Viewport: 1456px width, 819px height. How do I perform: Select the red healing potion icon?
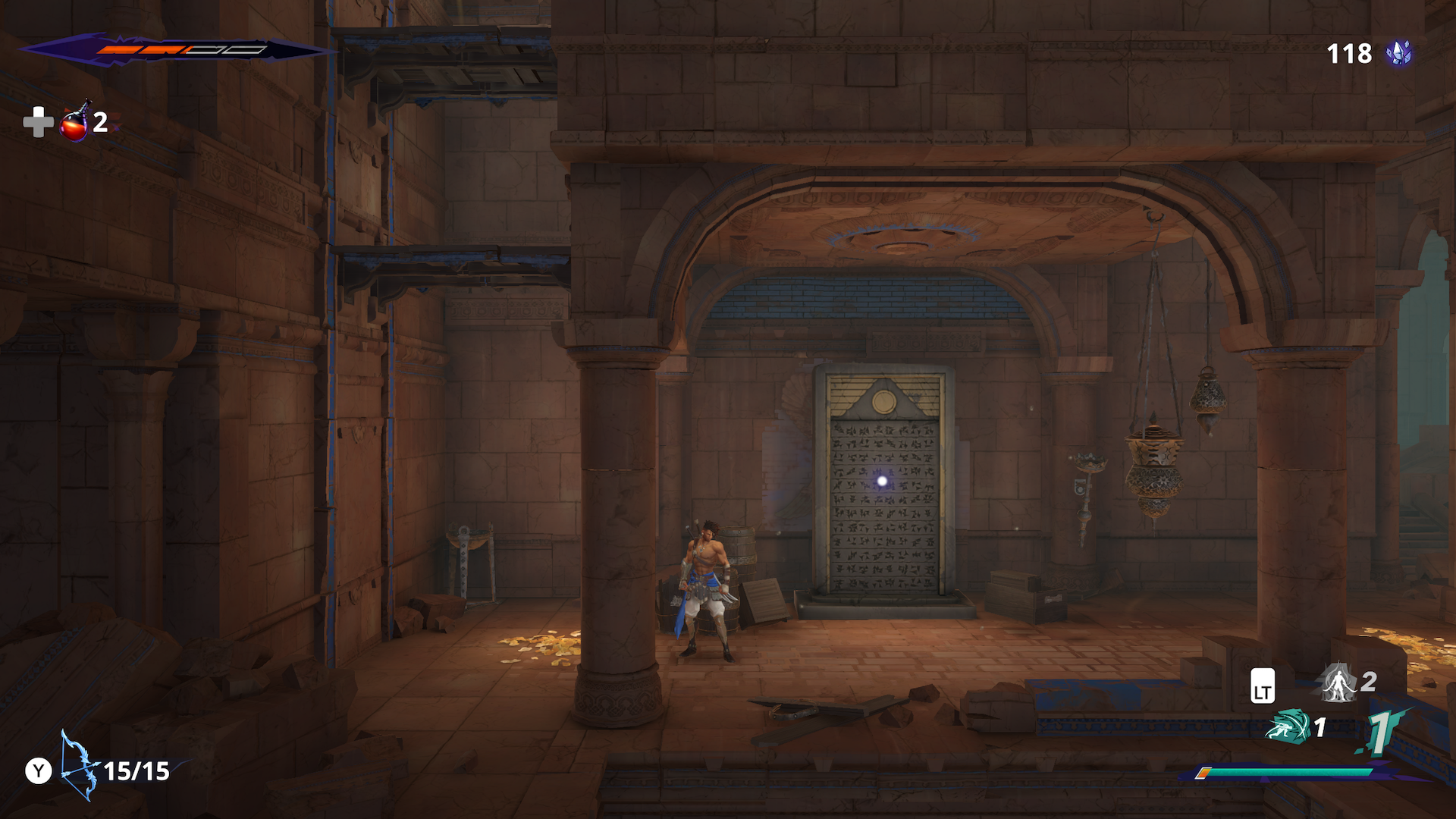click(x=74, y=123)
